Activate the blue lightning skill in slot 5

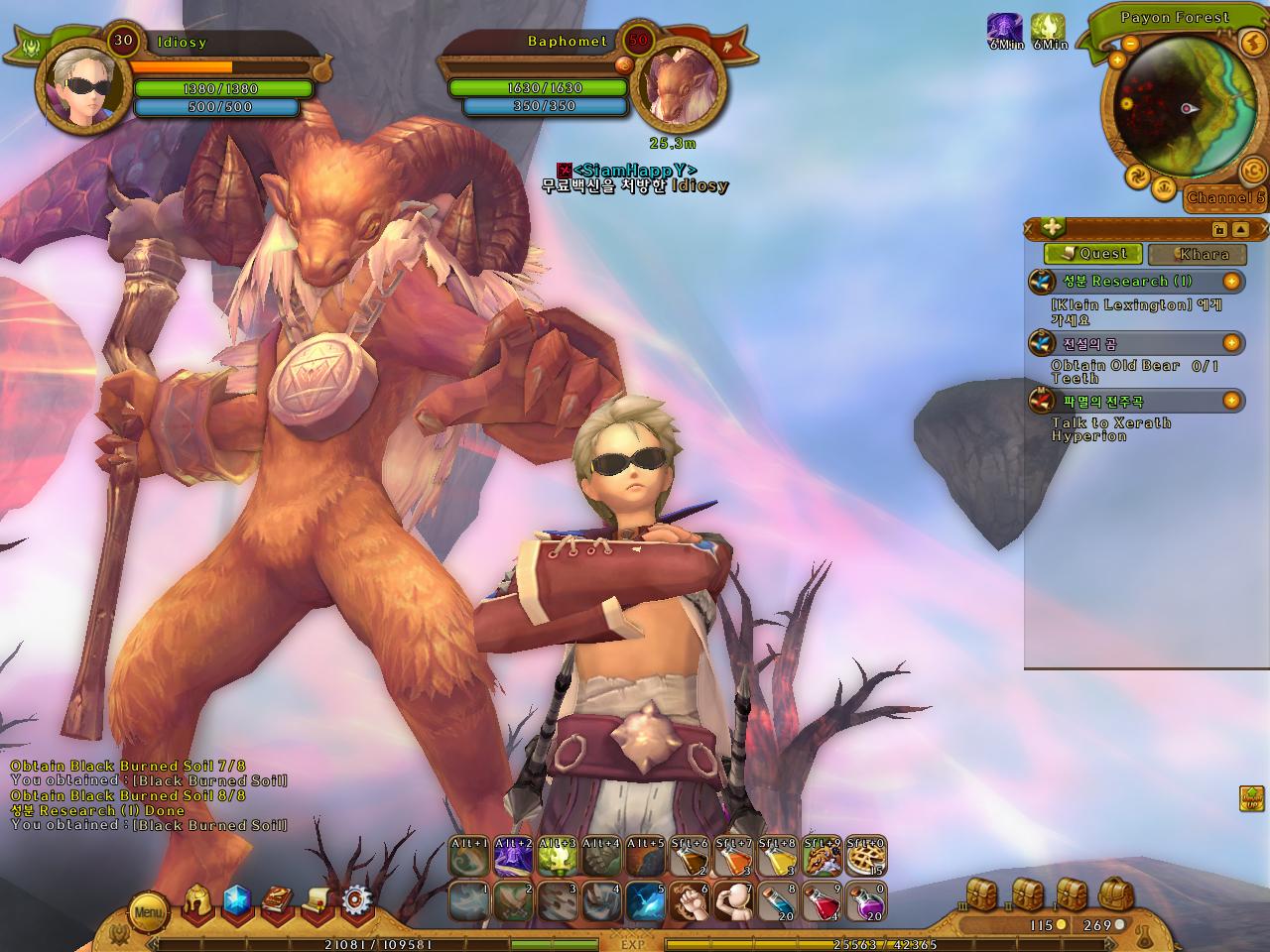(x=645, y=901)
